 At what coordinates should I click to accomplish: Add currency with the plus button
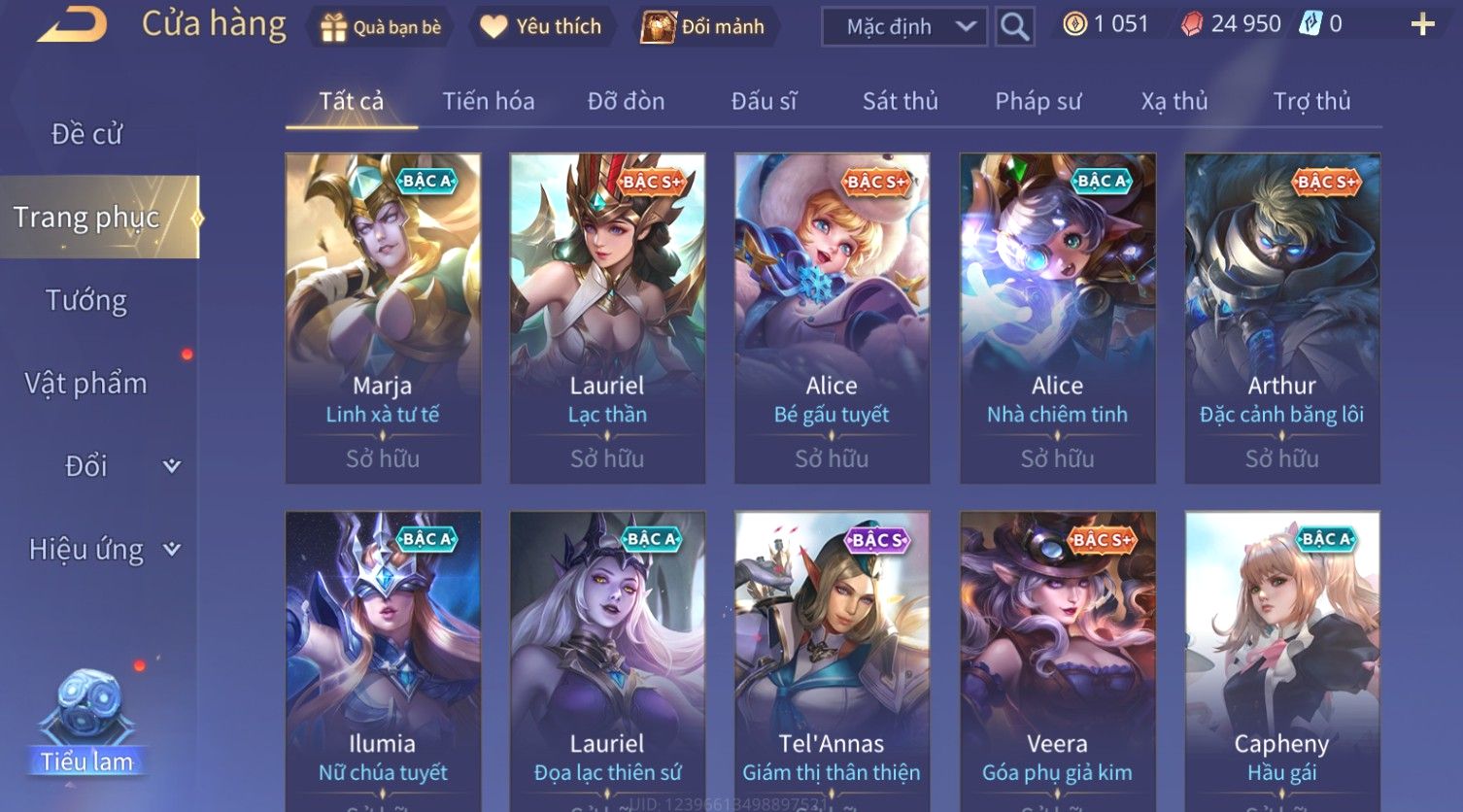pyautogui.click(x=1422, y=25)
